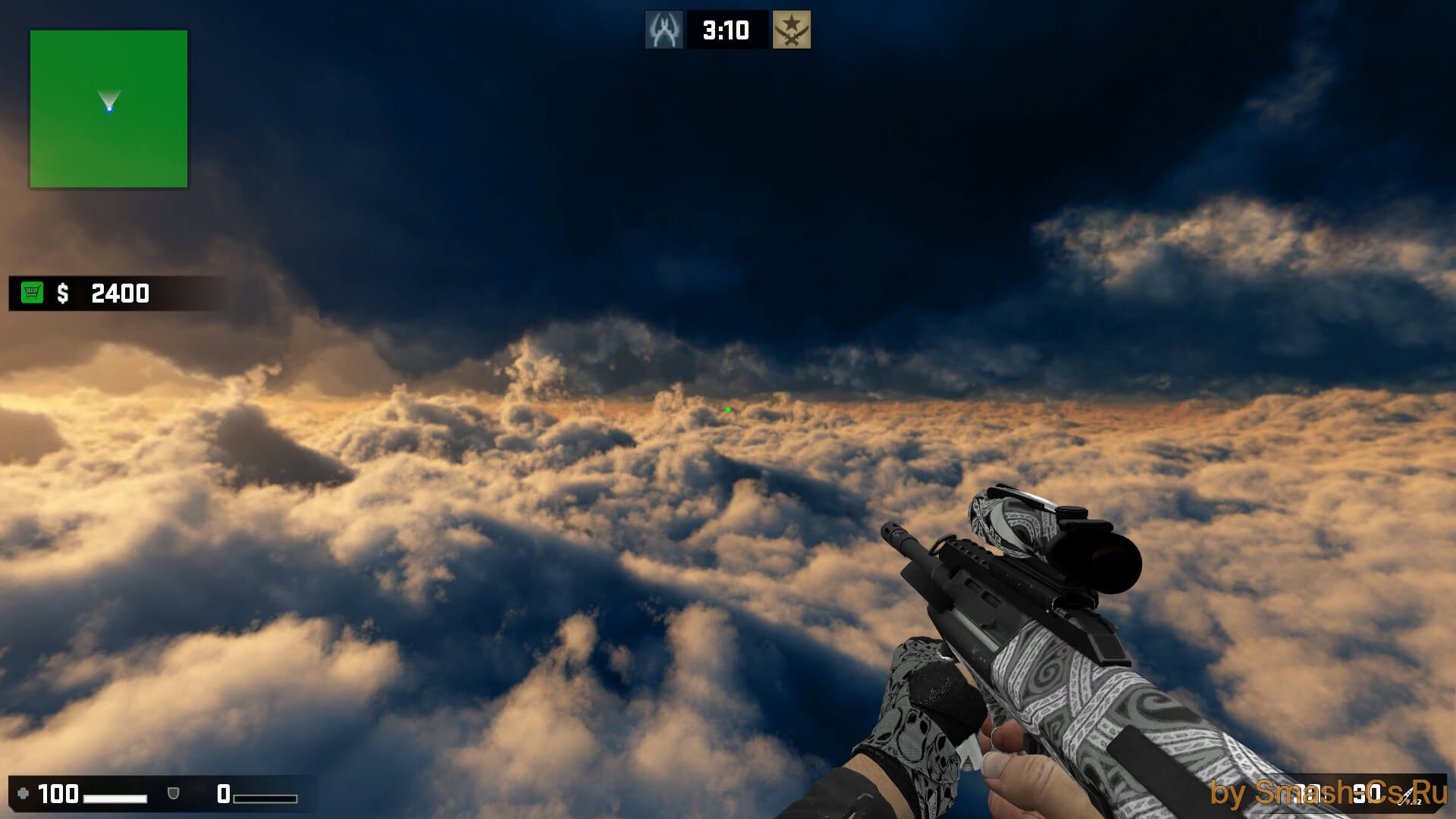Image resolution: width=1456 pixels, height=819 pixels.
Task: Open the buy menu cart icon
Action: [32, 293]
